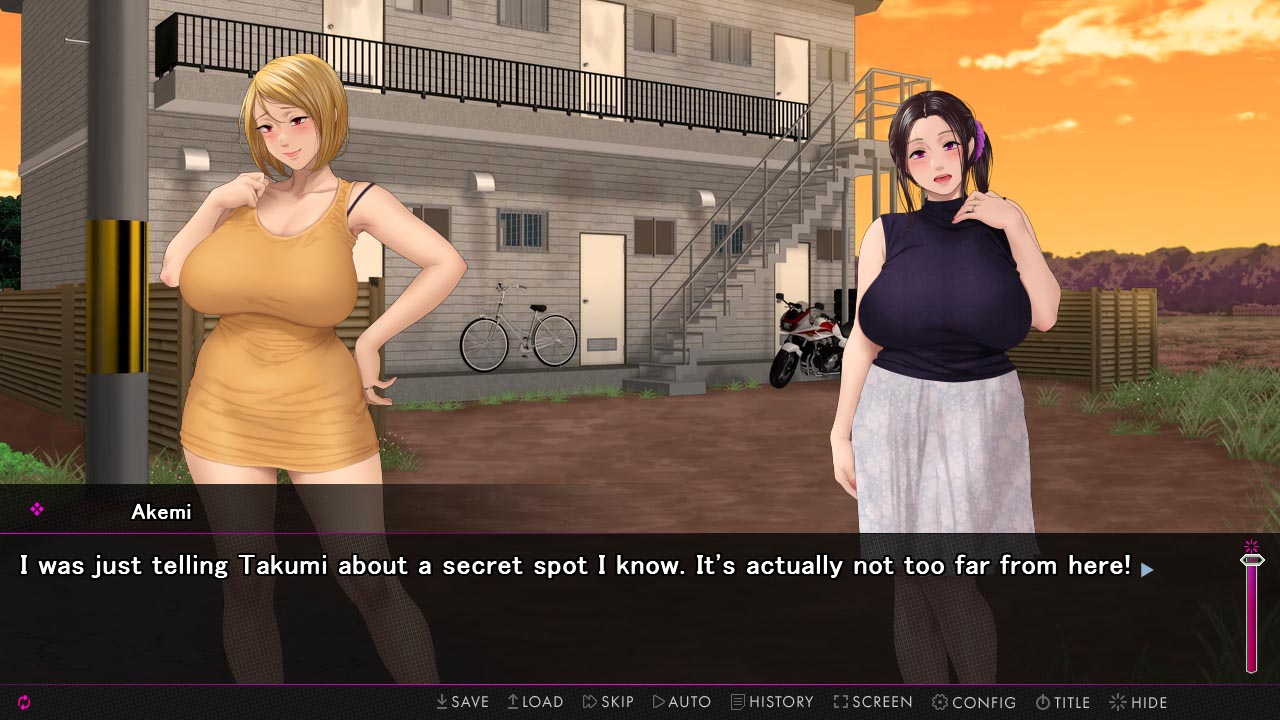The height and width of the screenshot is (720, 1280).
Task: Adjust the pink vertical slider handle
Action: pos(1251,560)
